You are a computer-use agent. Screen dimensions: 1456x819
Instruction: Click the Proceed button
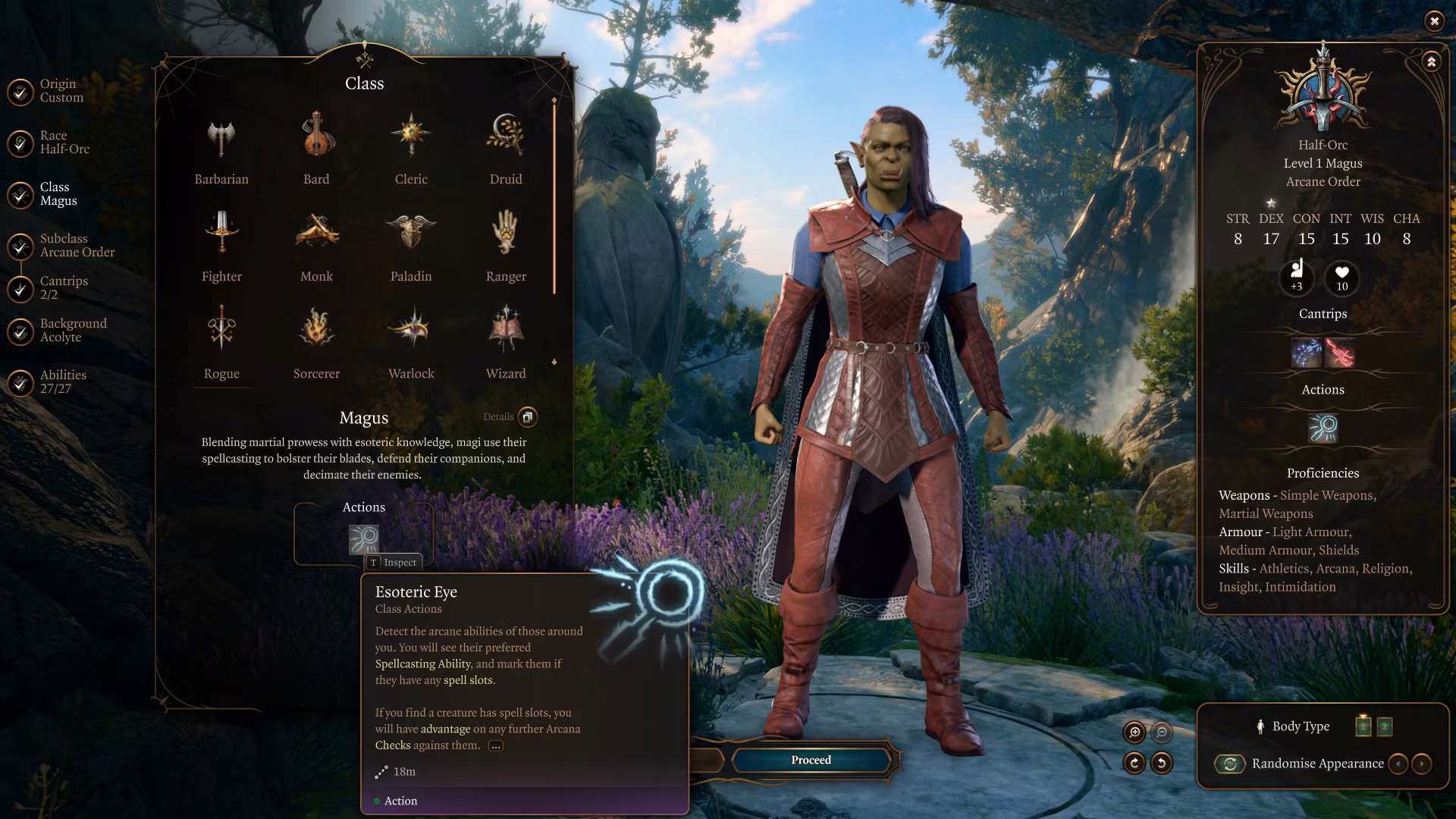811,760
